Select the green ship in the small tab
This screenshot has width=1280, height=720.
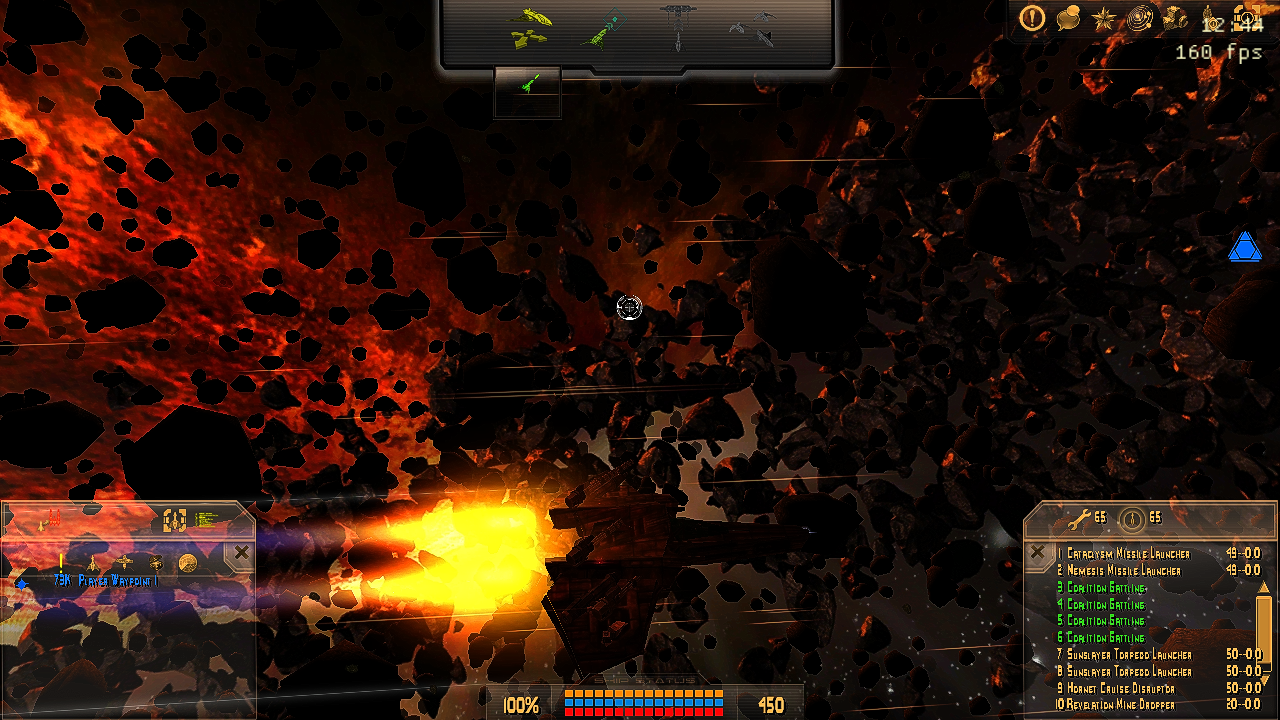tap(527, 86)
